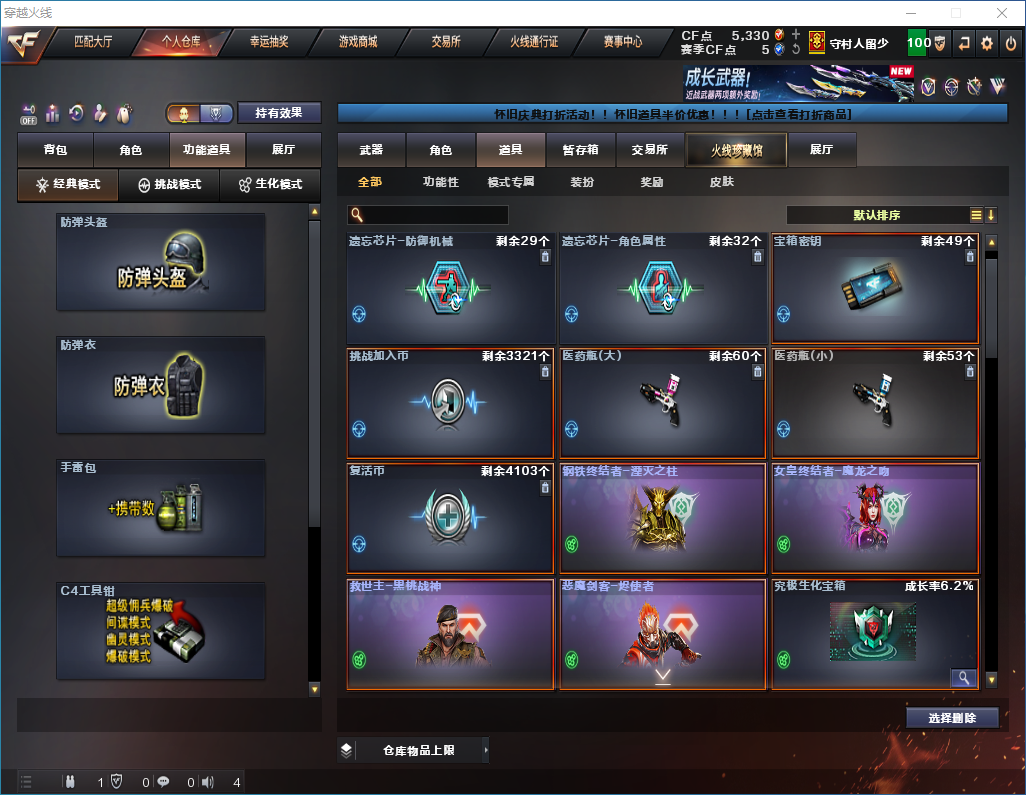Image resolution: width=1026 pixels, height=795 pixels.
Task: Close the game window
Action: (x=1001, y=13)
